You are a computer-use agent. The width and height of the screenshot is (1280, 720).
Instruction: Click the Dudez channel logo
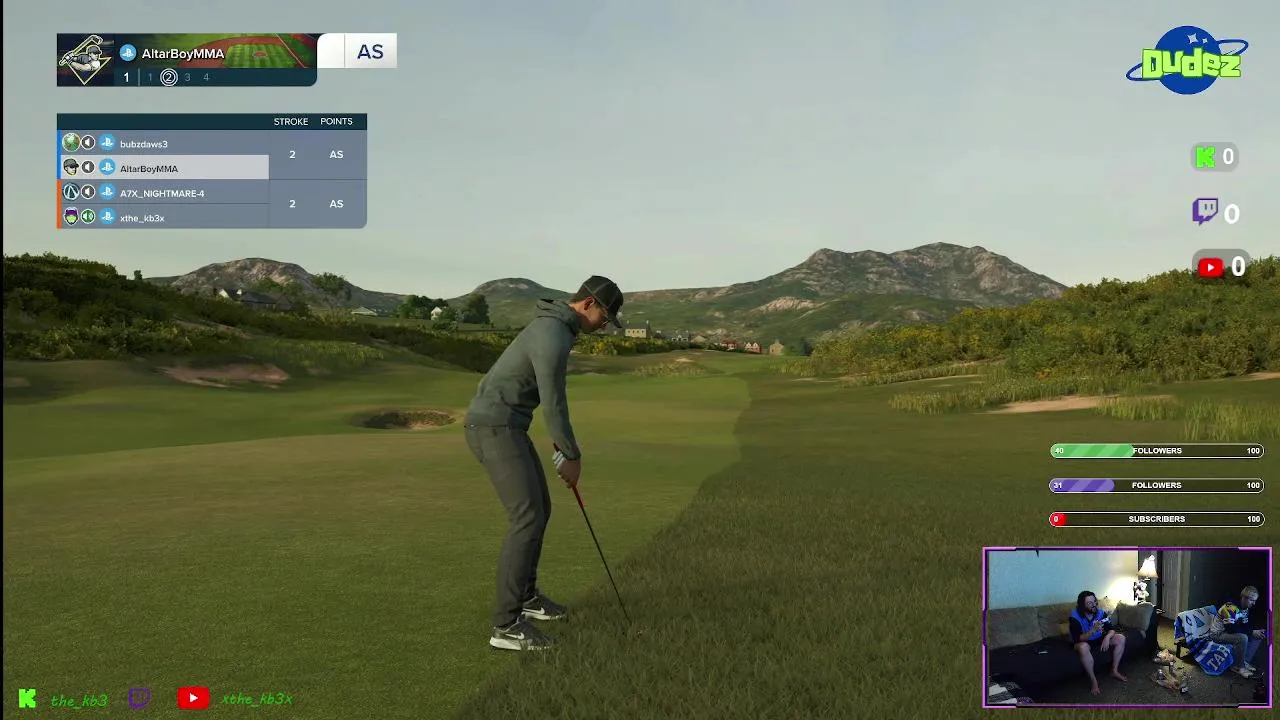click(x=1188, y=62)
